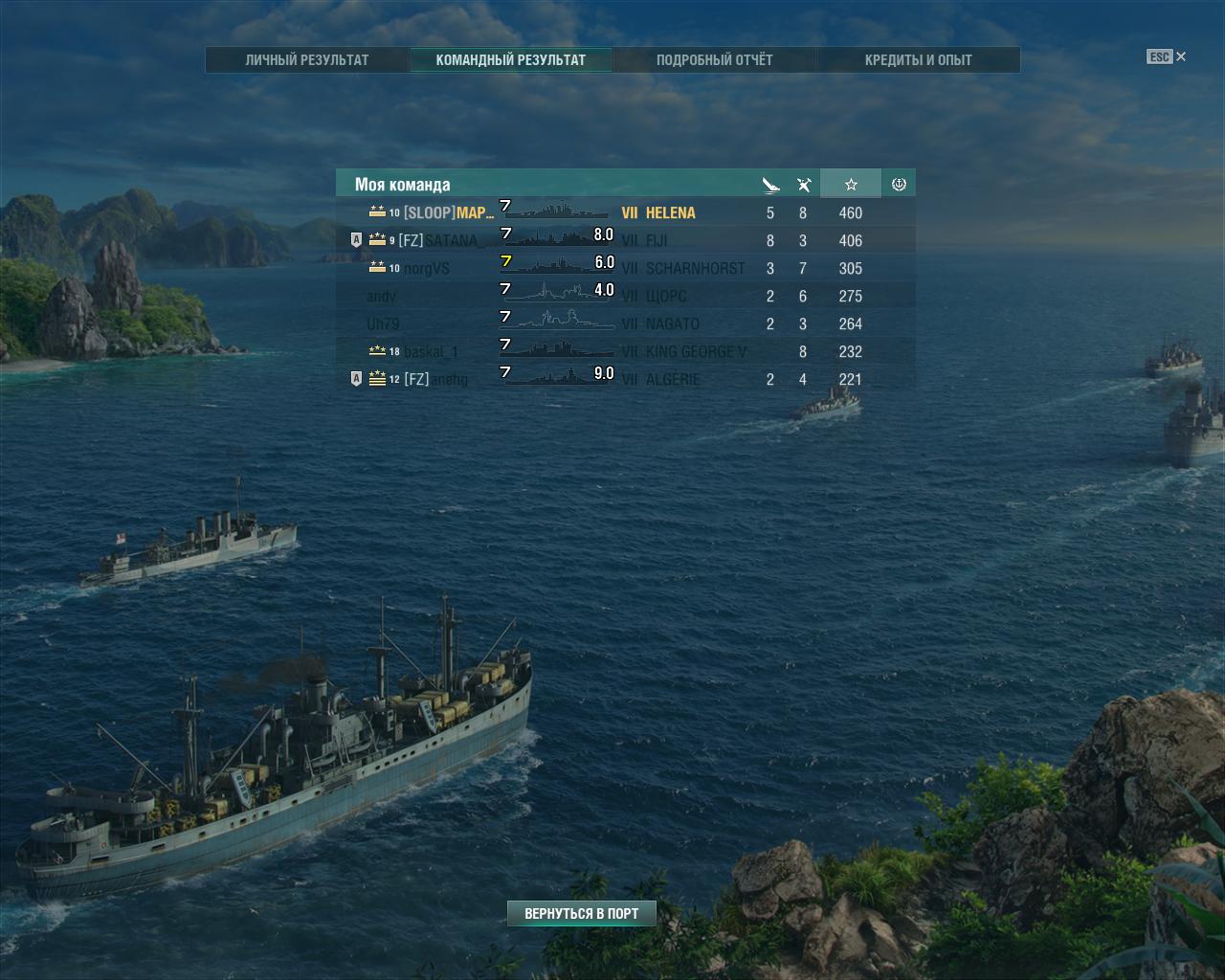Viewport: 1225px width, 980px height.
Task: Pick the Nagato player row
Action: tap(626, 323)
